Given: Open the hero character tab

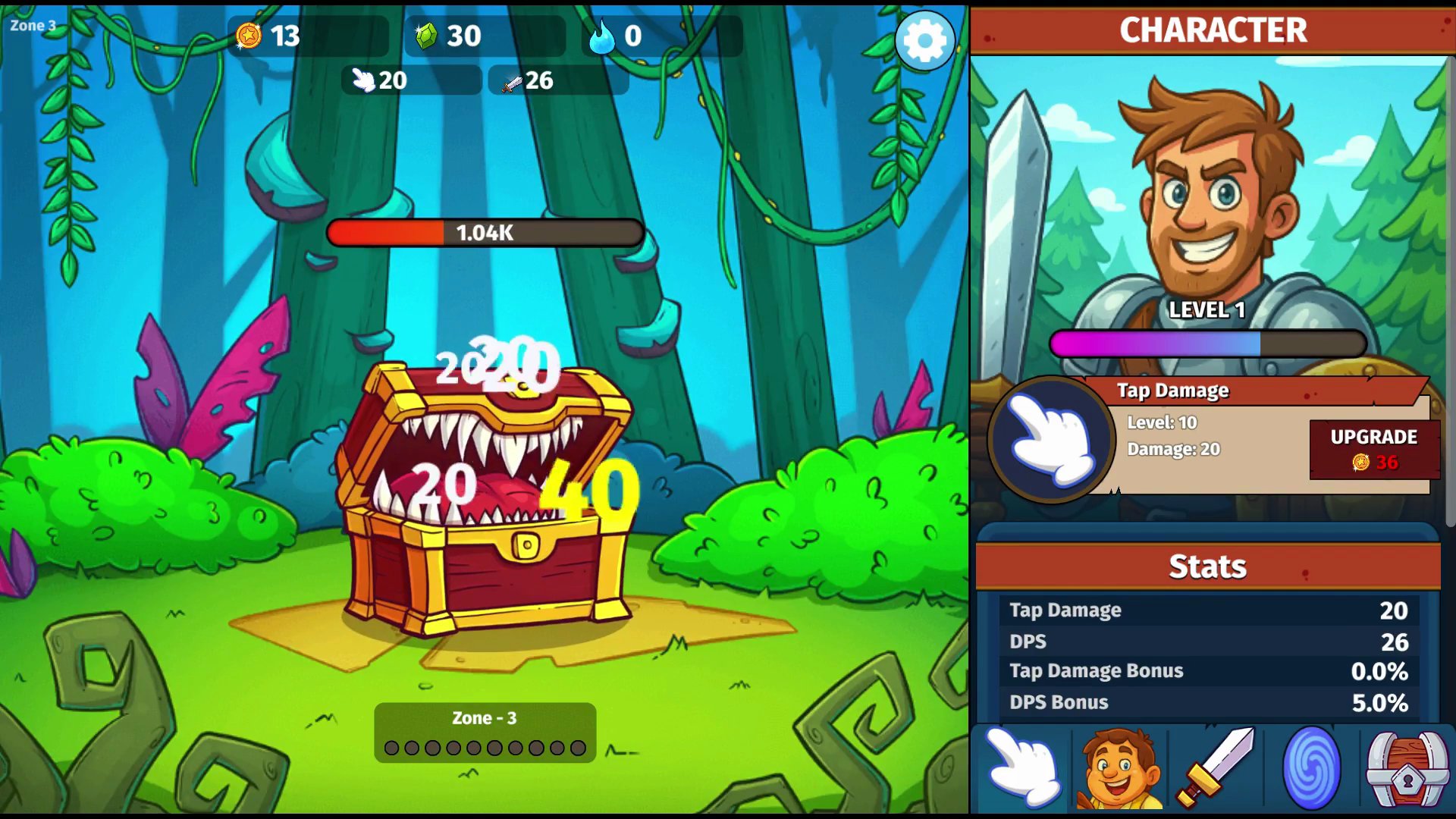Looking at the screenshot, I should tap(1120, 767).
